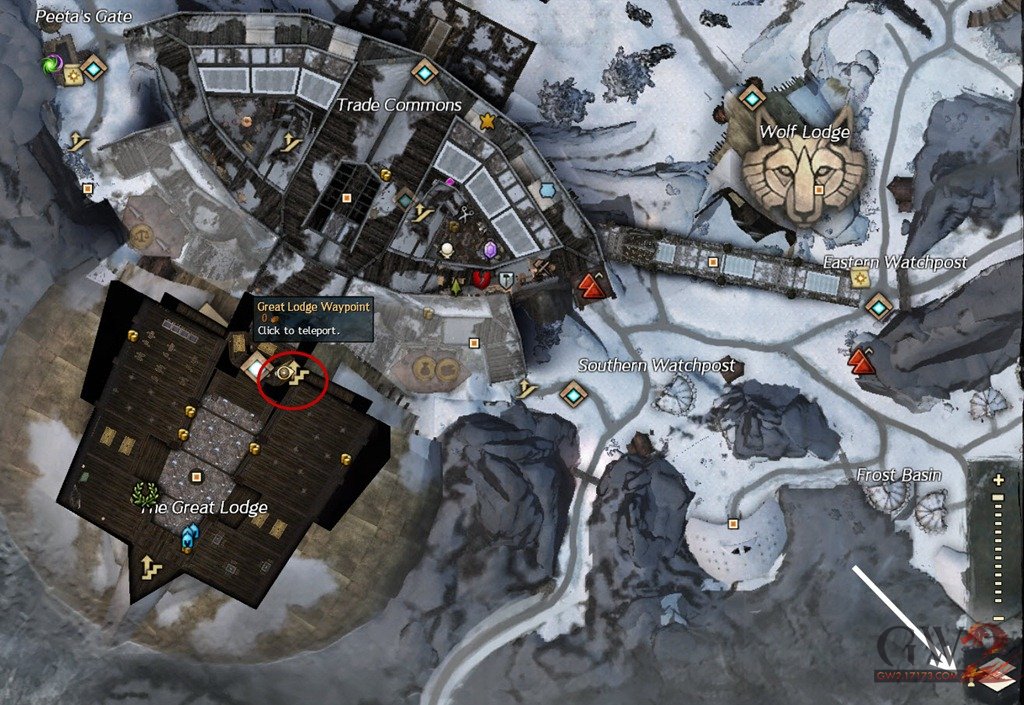Zoom in with the plus button
The width and height of the screenshot is (1024, 705).
[x=998, y=481]
